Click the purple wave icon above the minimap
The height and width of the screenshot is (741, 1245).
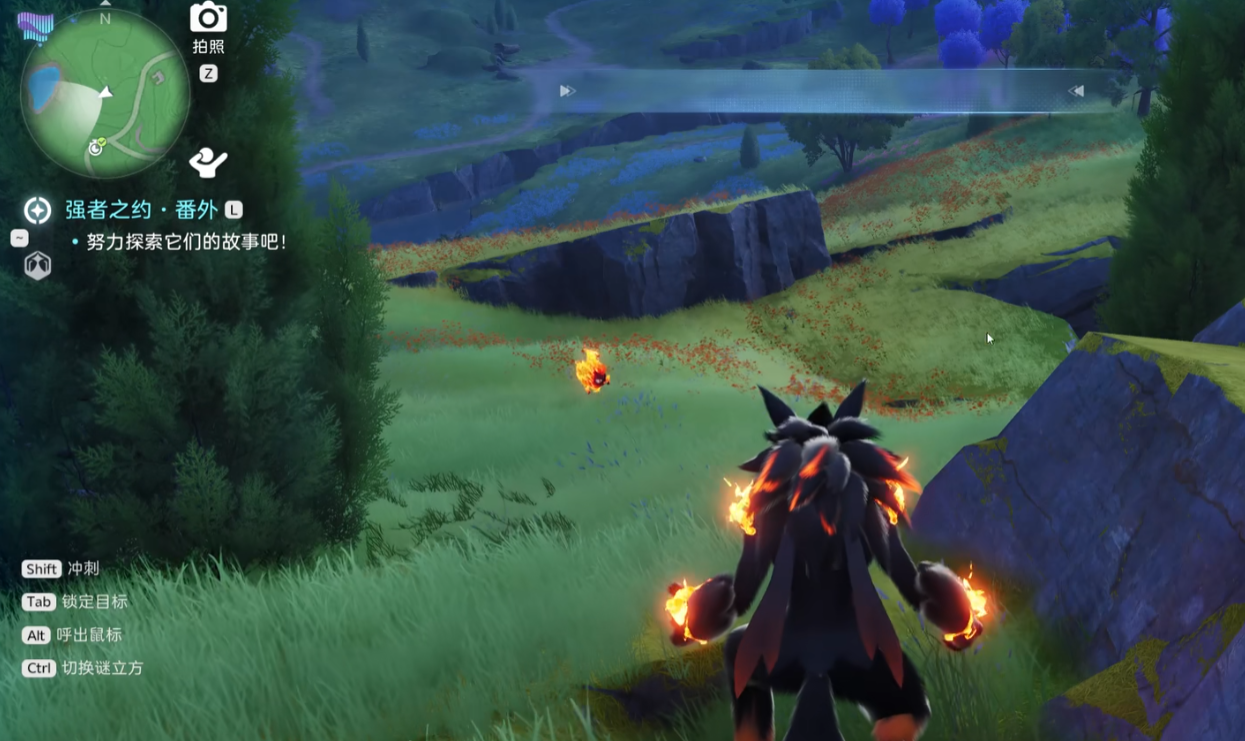[36, 27]
